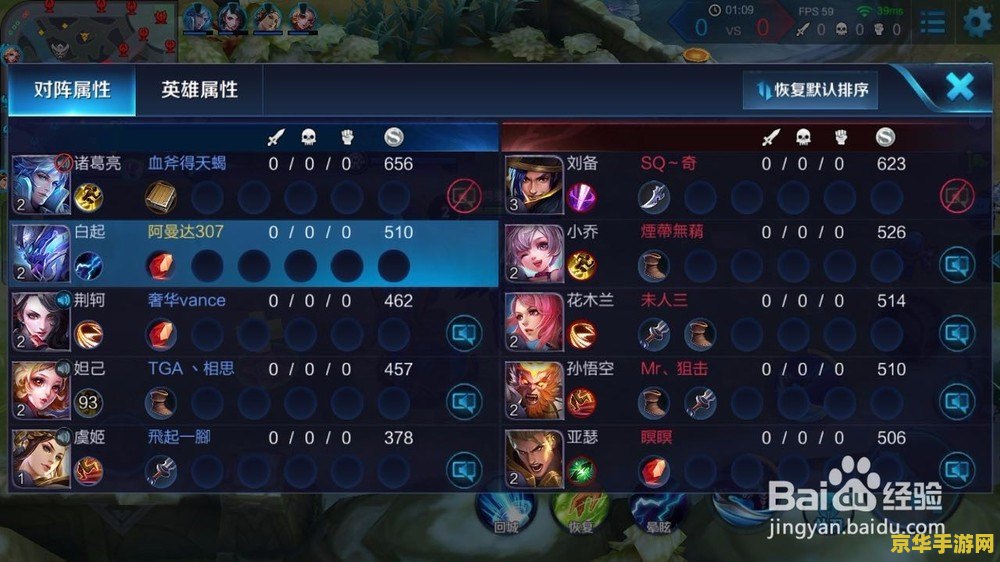Toggle the mute icon for 刘备
This screenshot has height=562, width=1000.
(x=956, y=197)
